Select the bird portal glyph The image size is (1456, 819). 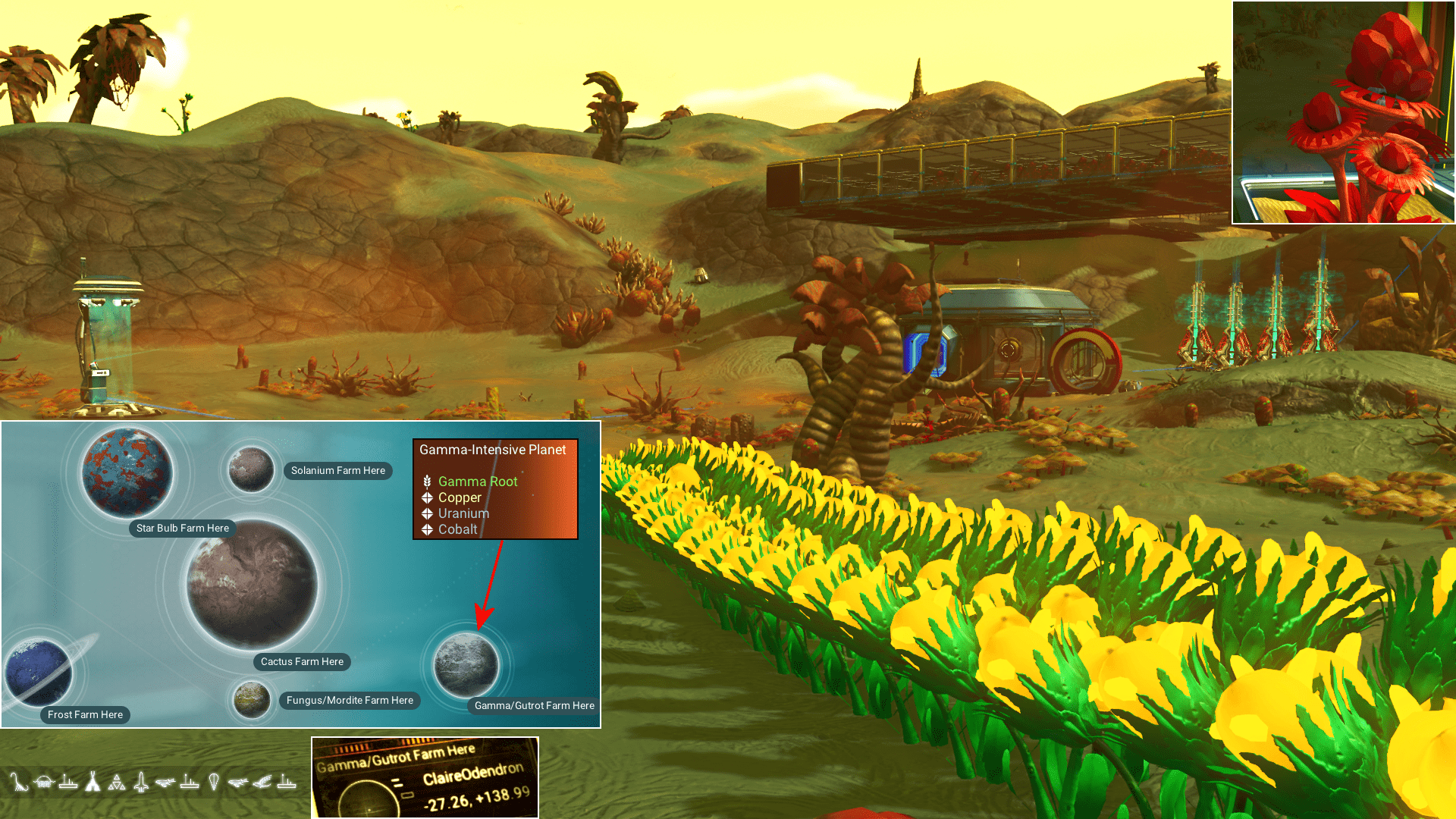click(x=262, y=781)
